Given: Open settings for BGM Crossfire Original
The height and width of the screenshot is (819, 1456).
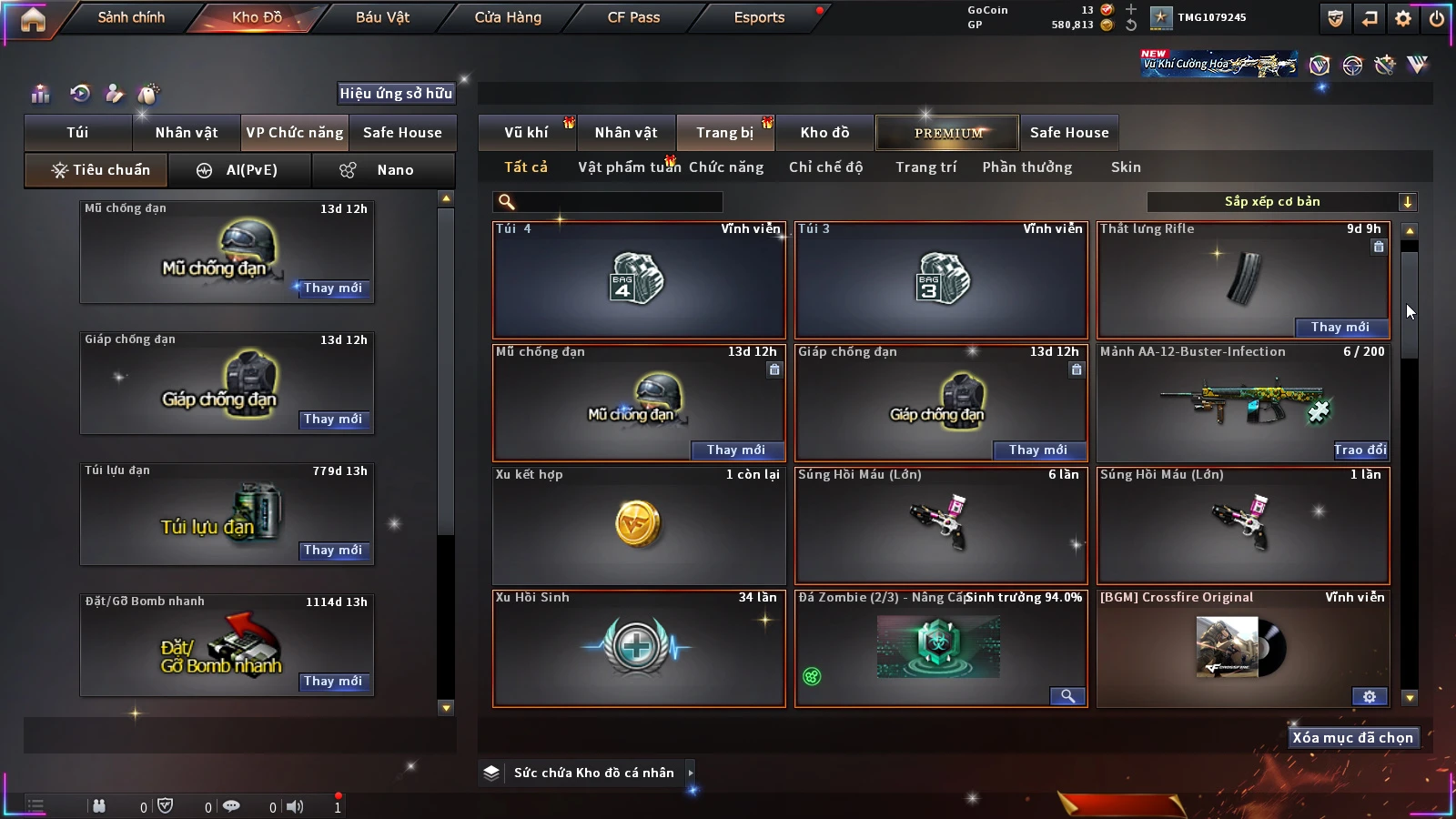Looking at the screenshot, I should pos(1370,696).
